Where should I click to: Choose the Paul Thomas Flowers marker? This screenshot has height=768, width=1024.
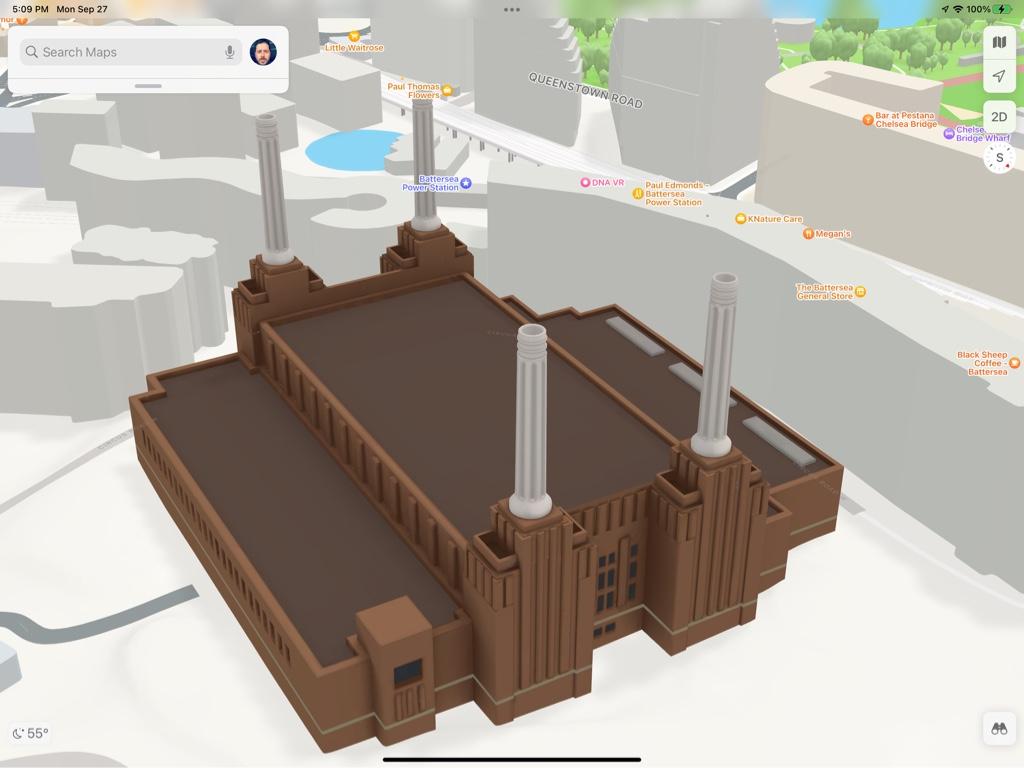tap(447, 90)
